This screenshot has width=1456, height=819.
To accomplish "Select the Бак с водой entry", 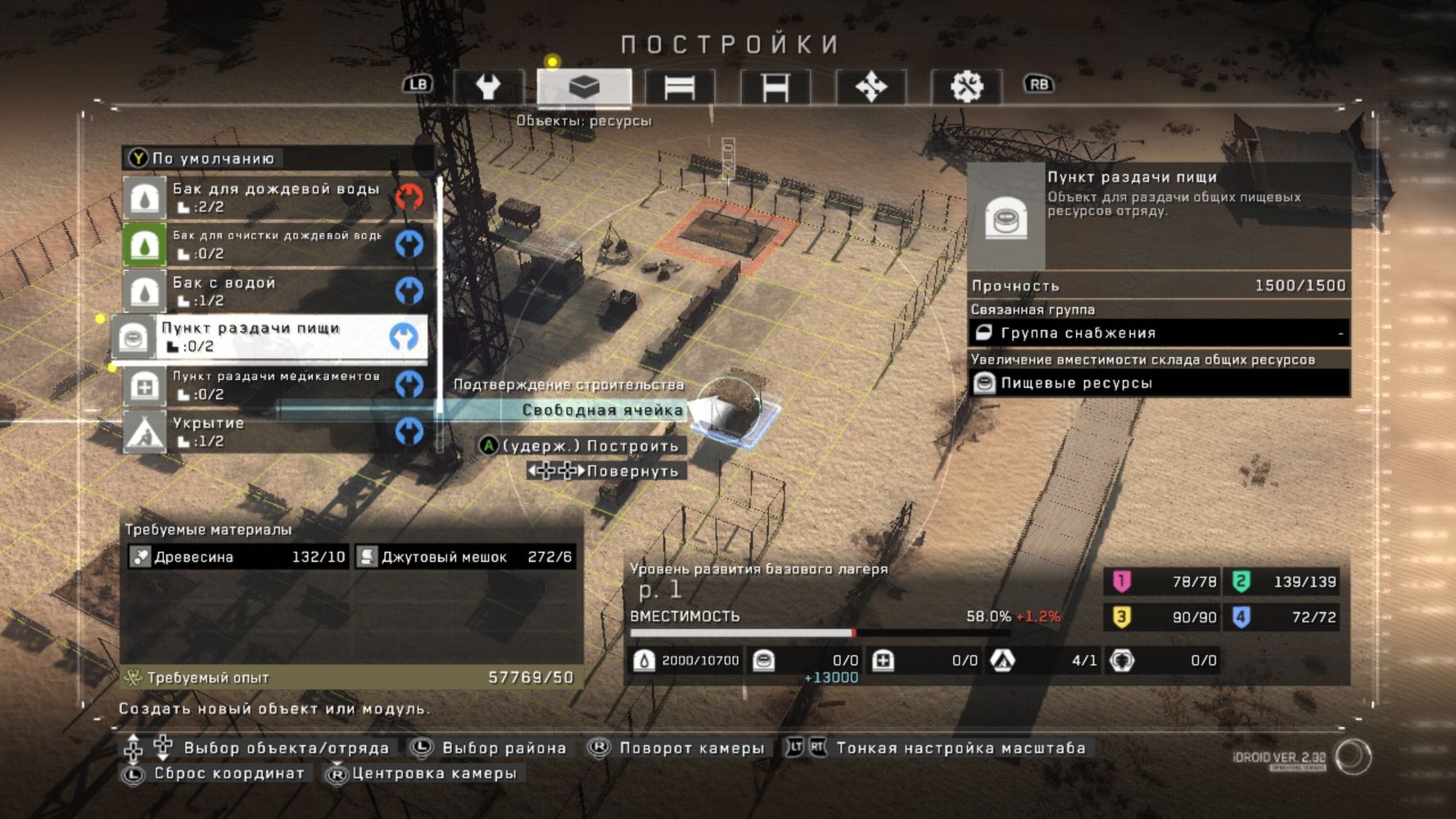I will coord(275,291).
